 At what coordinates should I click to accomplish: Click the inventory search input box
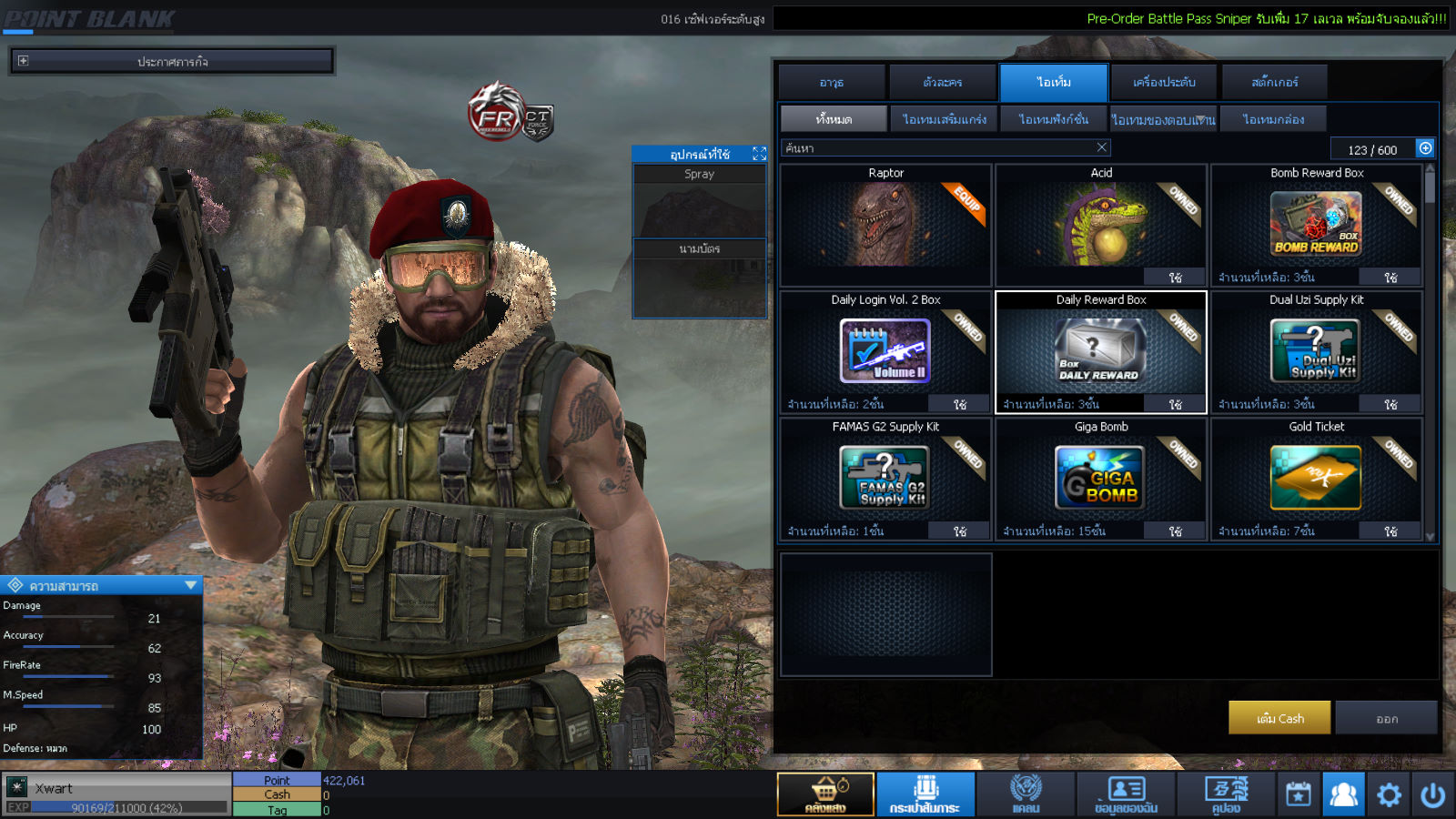pyautogui.click(x=937, y=147)
